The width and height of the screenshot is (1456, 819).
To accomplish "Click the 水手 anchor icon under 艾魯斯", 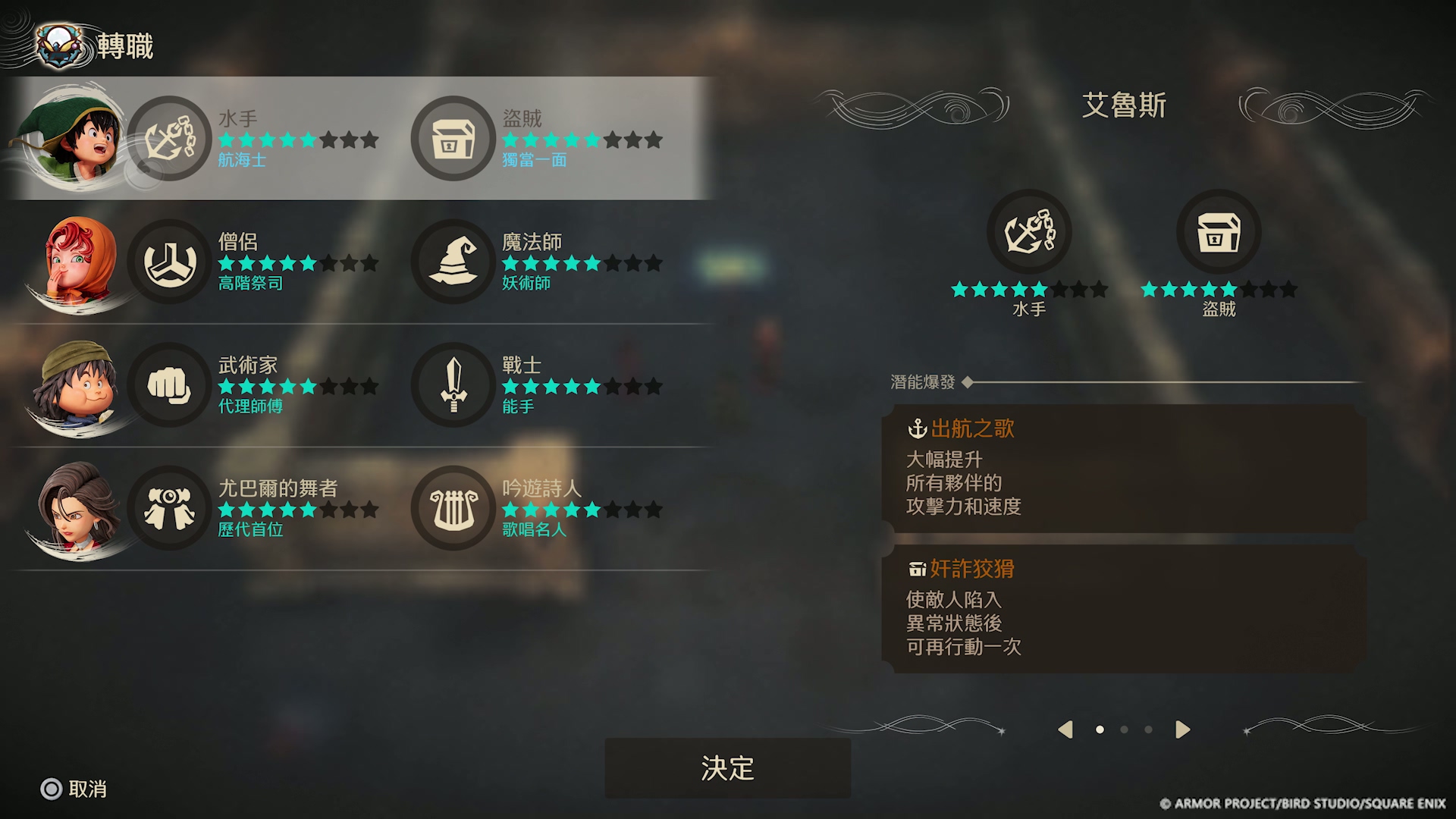I will pos(1029,232).
